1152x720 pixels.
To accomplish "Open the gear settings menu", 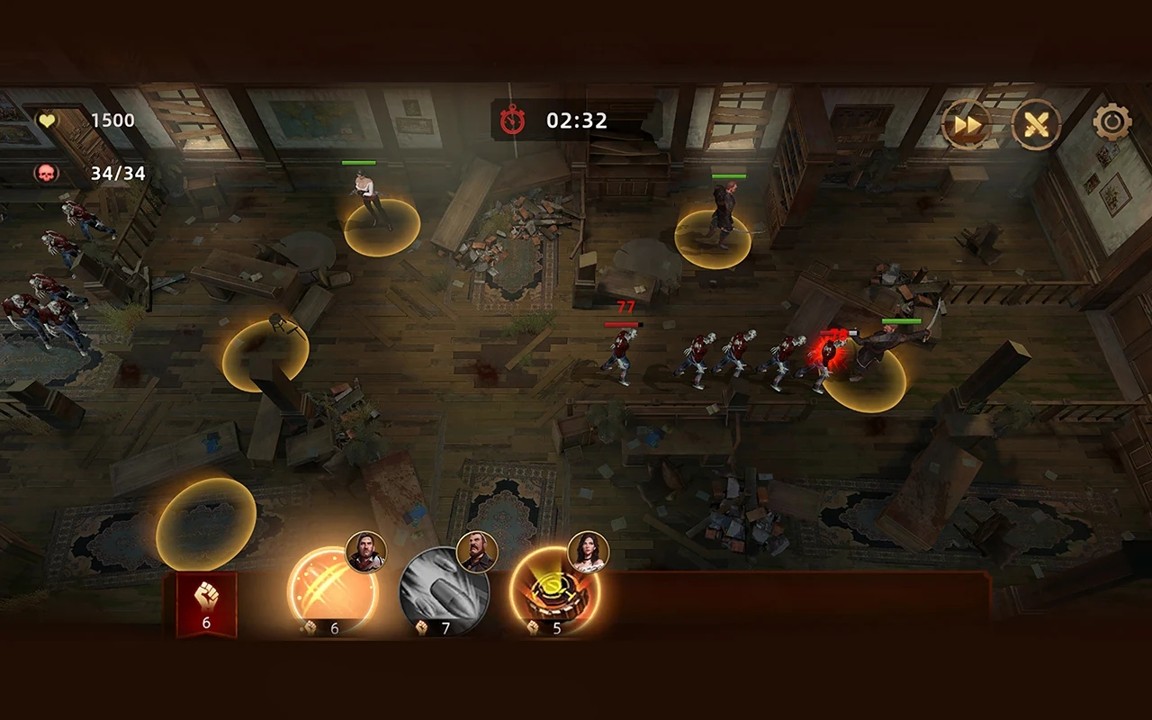I will point(1111,122).
